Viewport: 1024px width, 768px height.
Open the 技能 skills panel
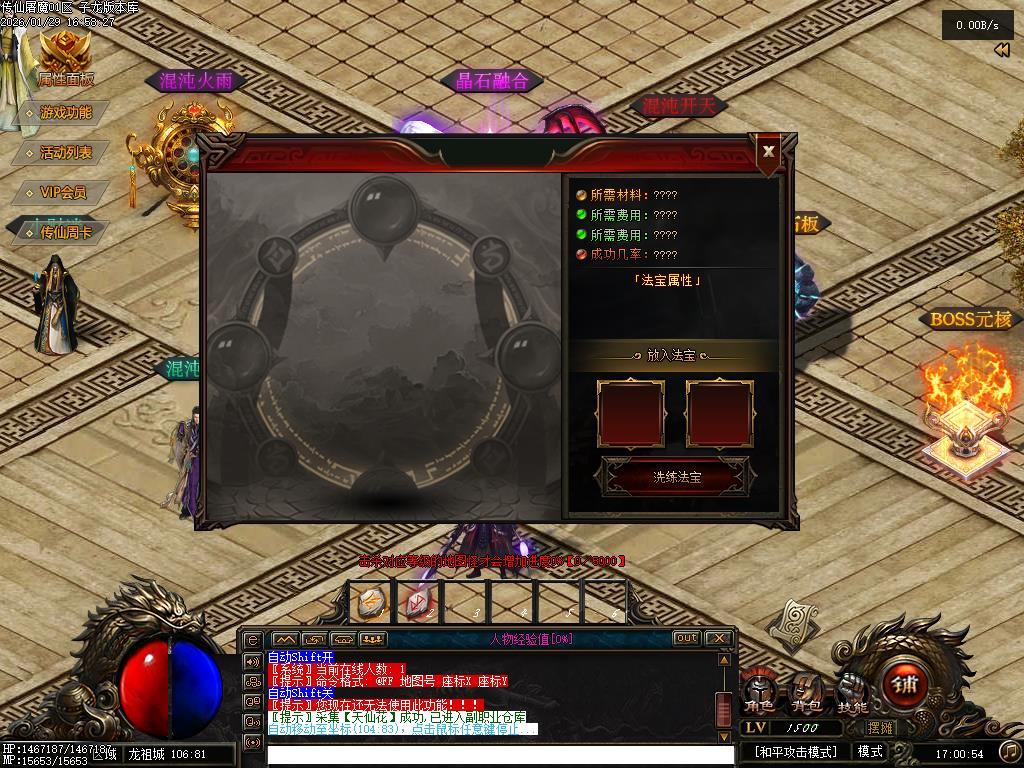coord(852,691)
